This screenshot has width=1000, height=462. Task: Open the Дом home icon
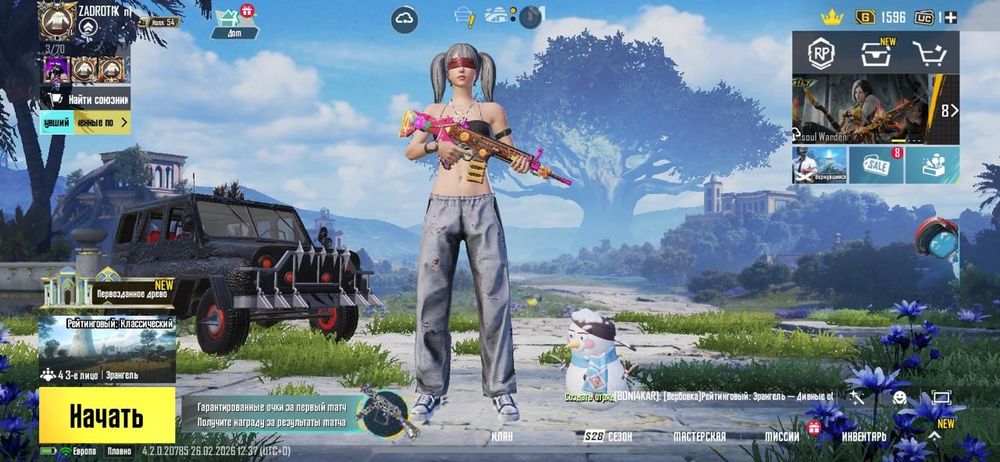coord(235,21)
